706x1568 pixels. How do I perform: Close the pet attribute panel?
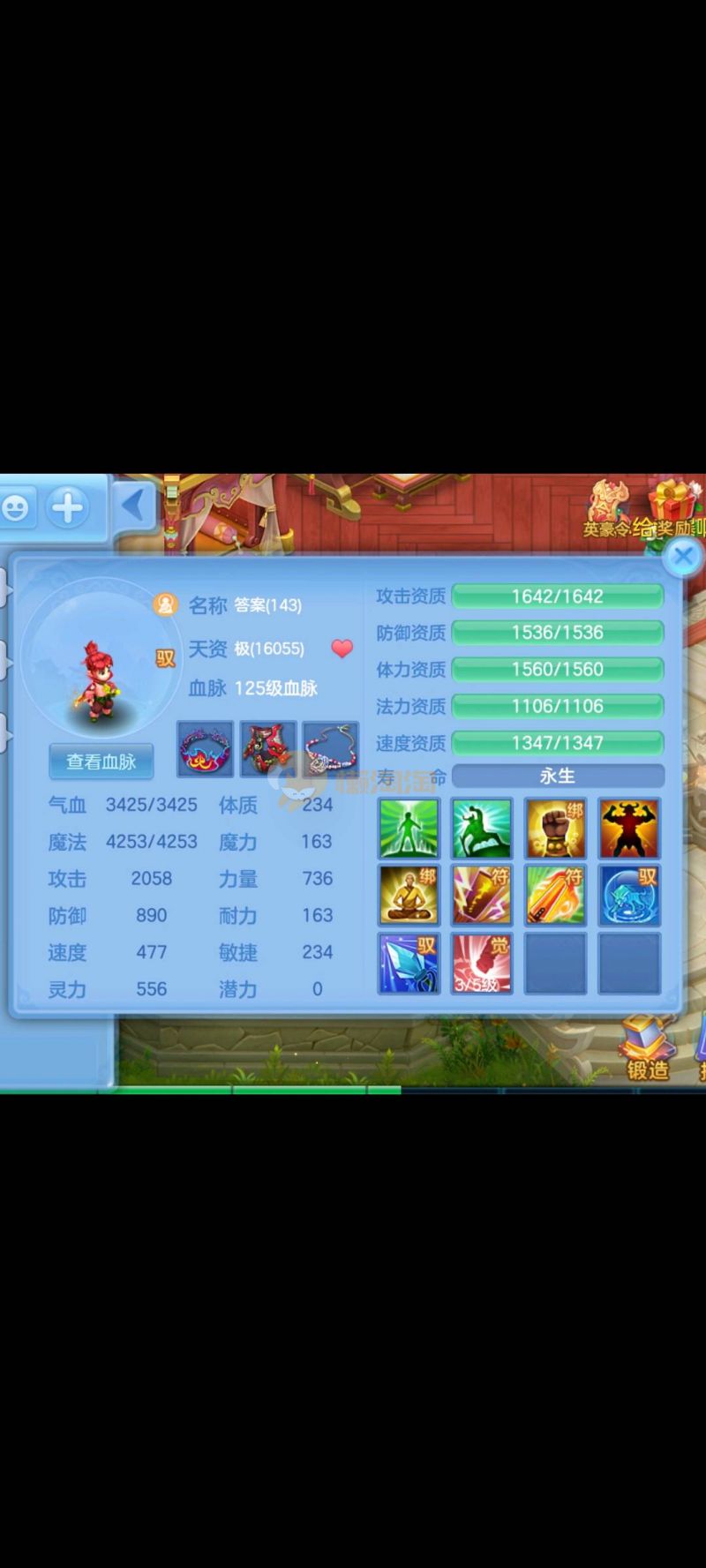point(682,557)
